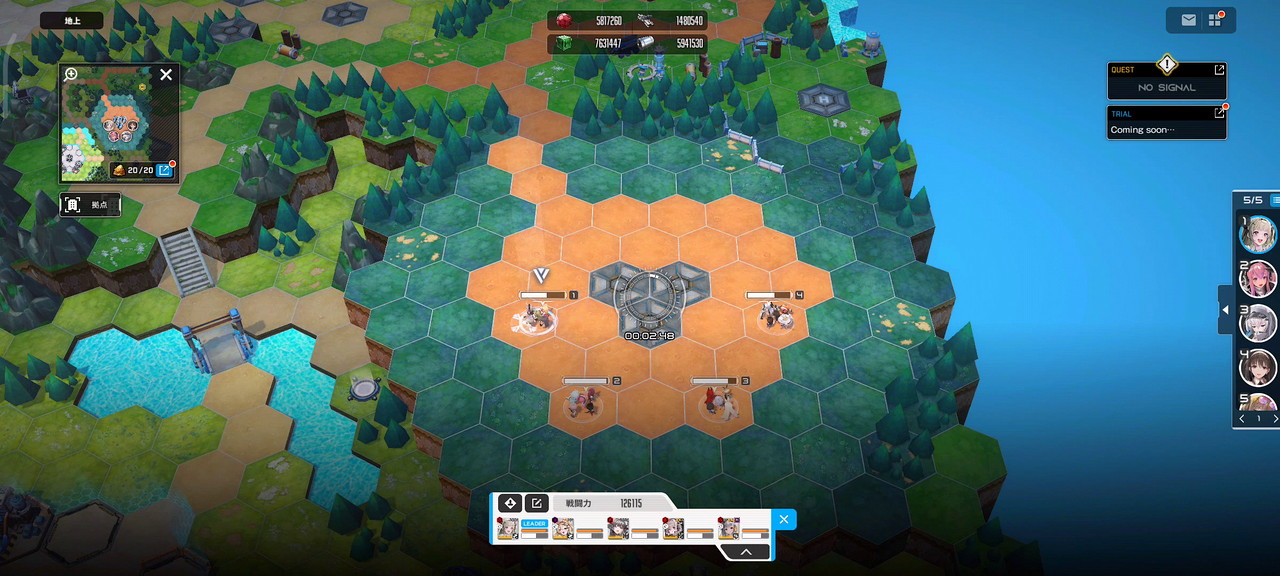Select the pink-haired squad 2 portrait

coord(1258,278)
